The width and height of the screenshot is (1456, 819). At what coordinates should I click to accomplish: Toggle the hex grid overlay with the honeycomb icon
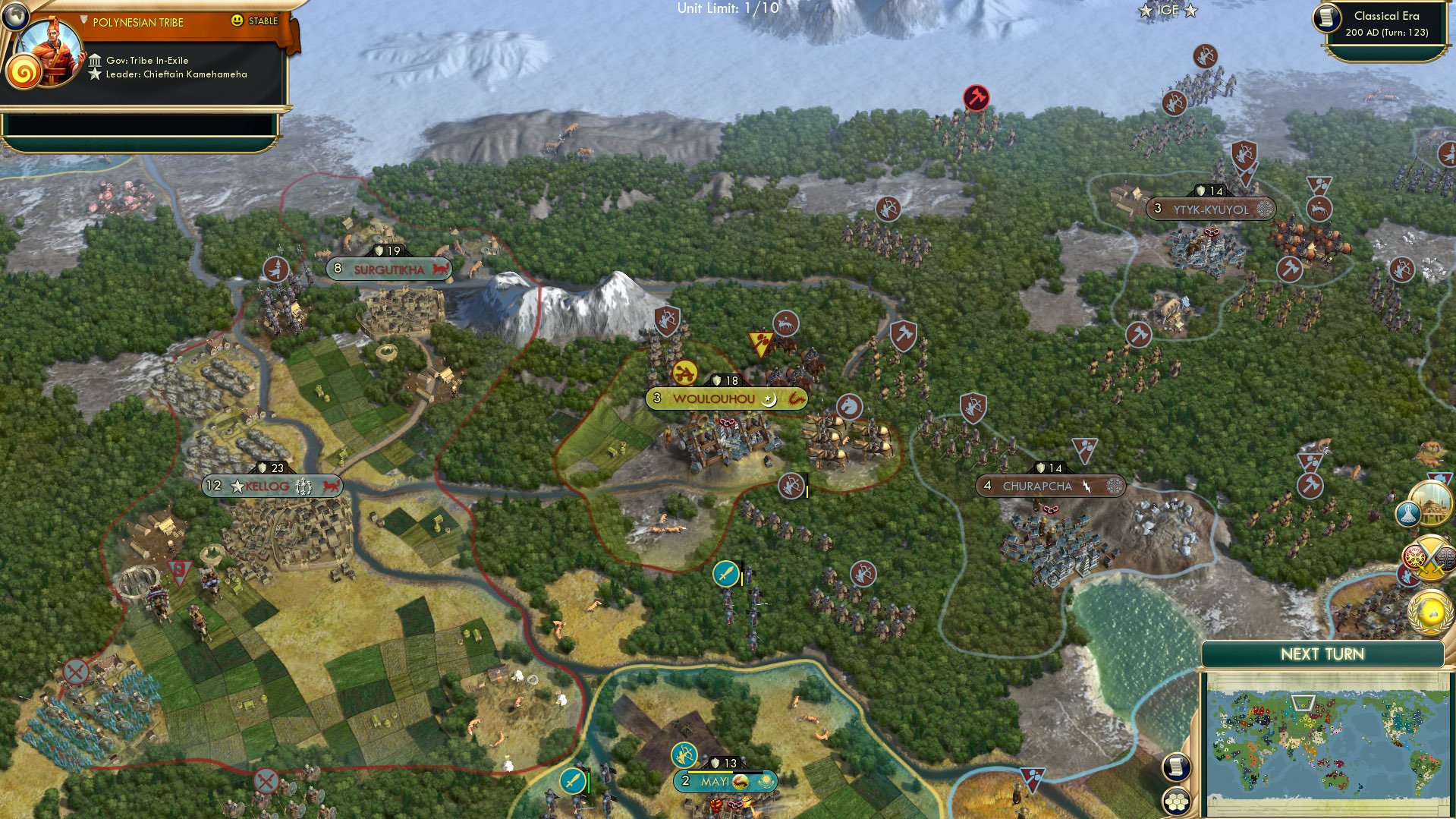1176,802
